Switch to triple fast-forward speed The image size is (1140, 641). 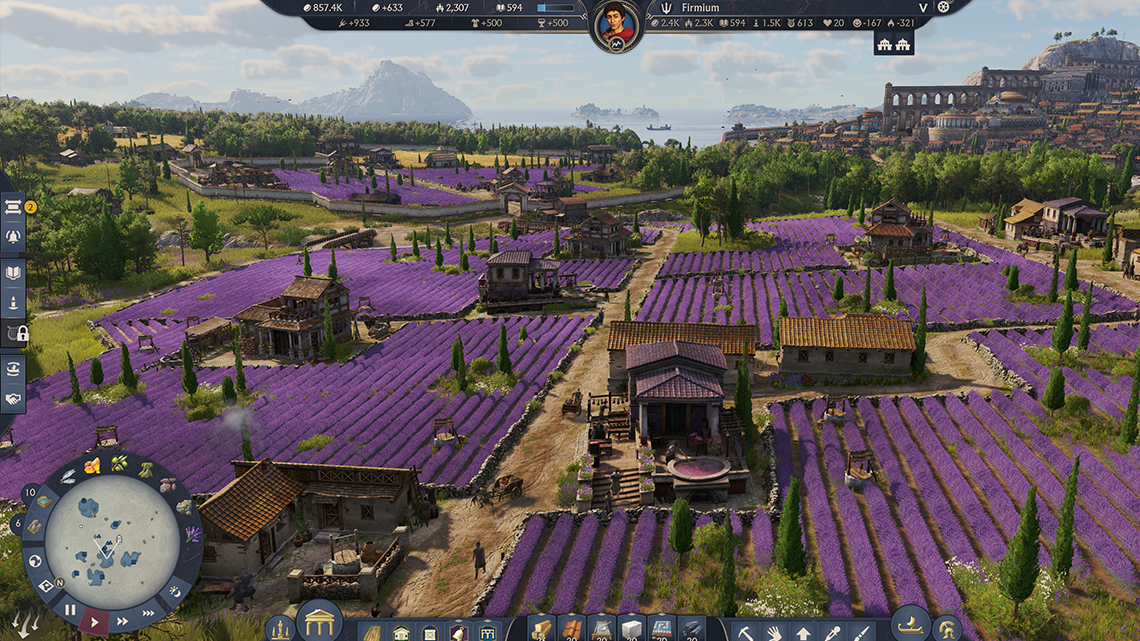[x=149, y=610]
